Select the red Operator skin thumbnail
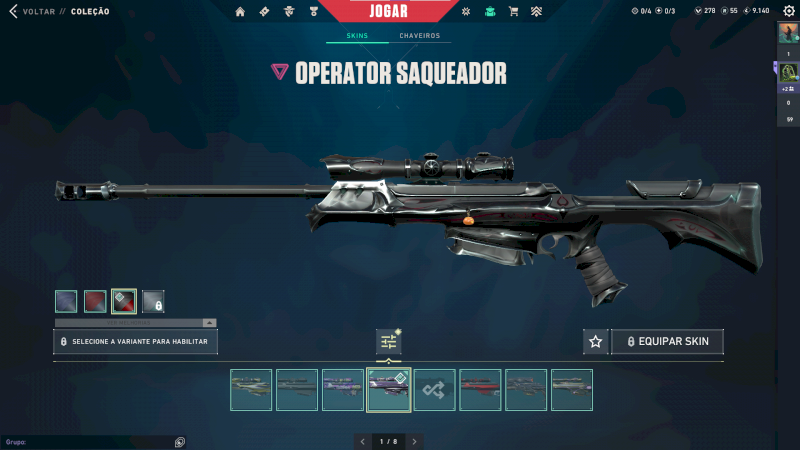Image resolution: width=800 pixels, height=450 pixels. 480,390
